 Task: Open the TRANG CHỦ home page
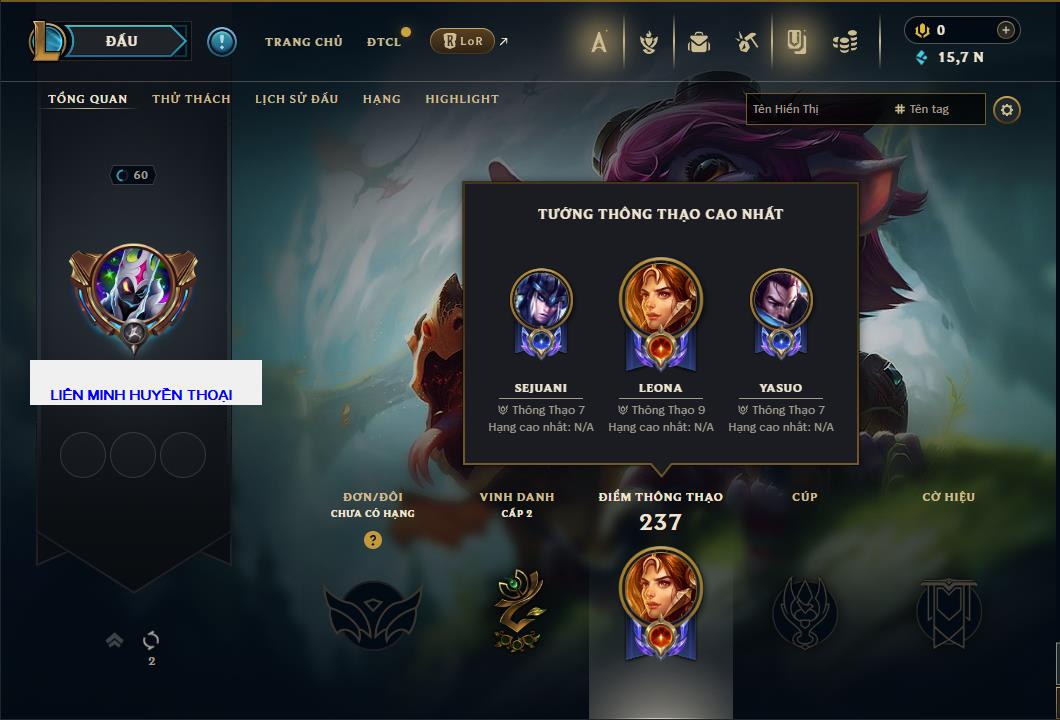coord(303,42)
